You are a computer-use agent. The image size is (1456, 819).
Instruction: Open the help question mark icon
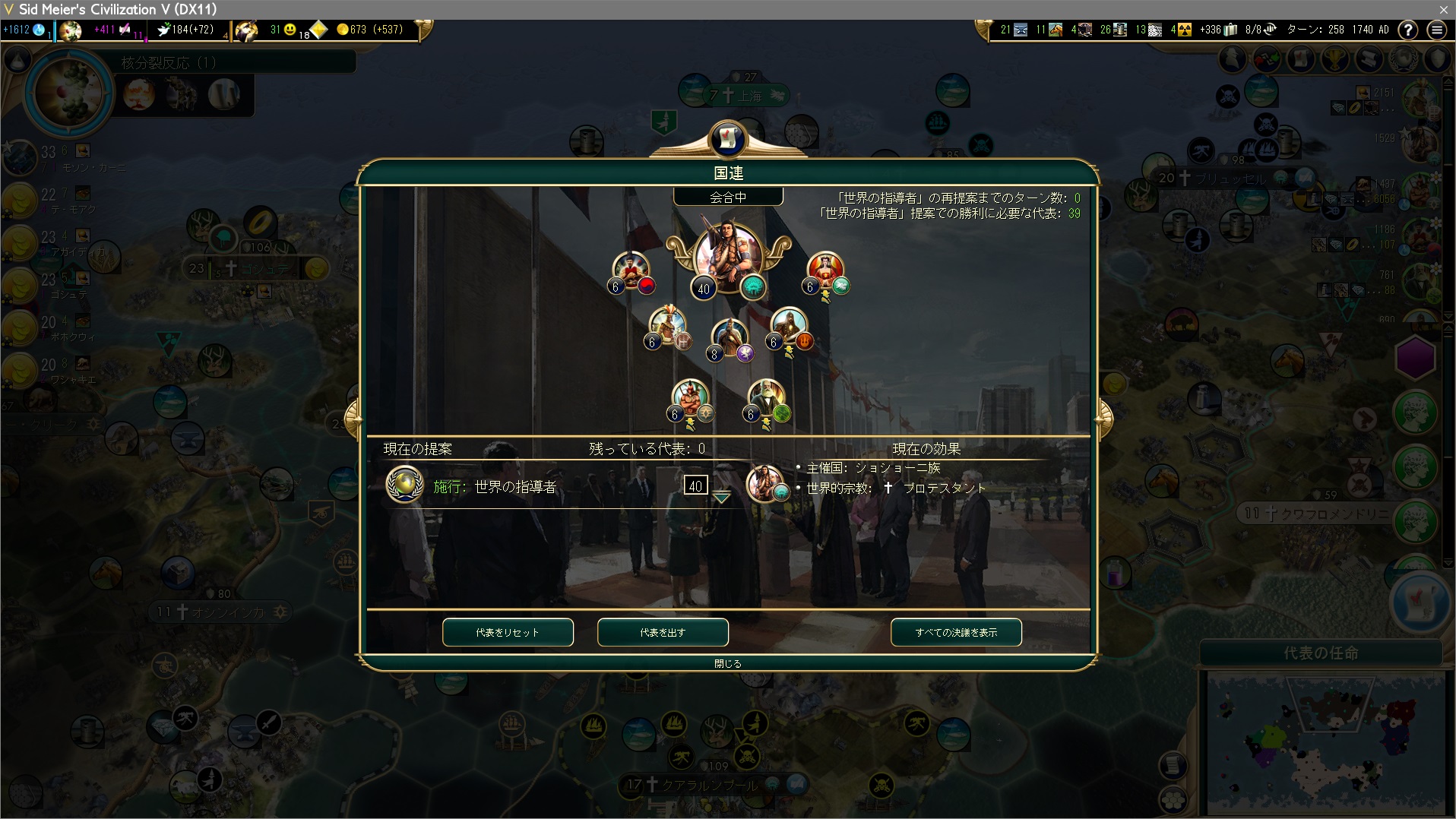[1408, 30]
